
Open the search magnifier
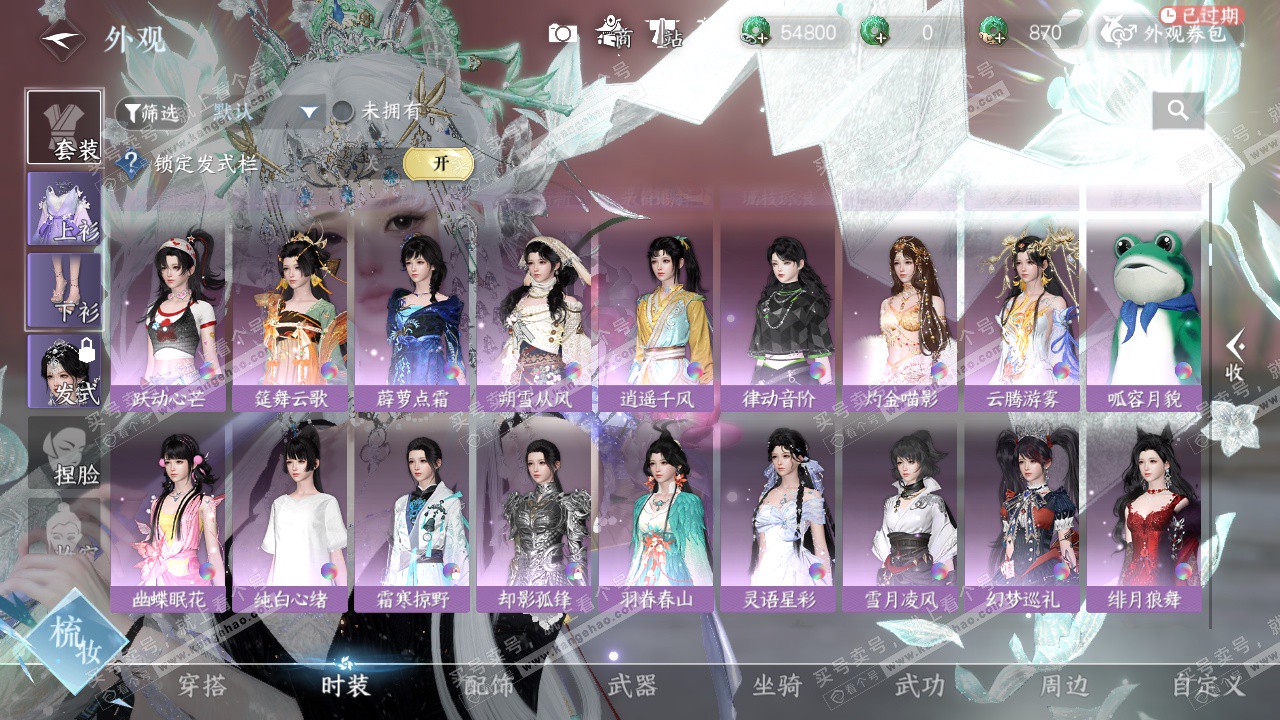[1177, 111]
